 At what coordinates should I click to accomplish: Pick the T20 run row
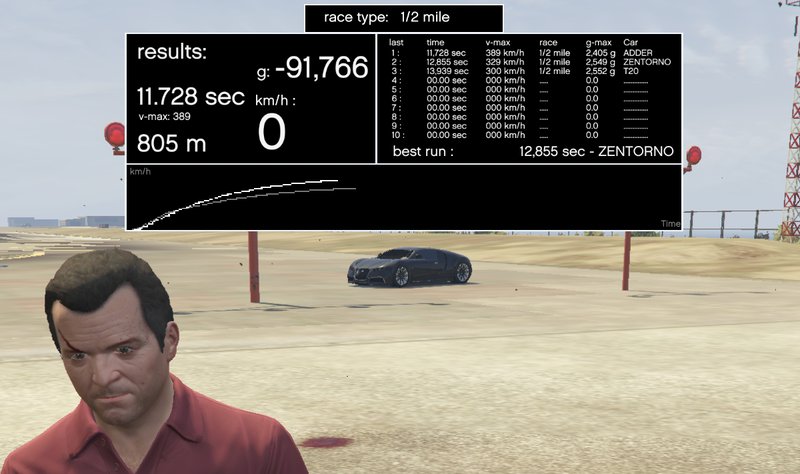530,72
